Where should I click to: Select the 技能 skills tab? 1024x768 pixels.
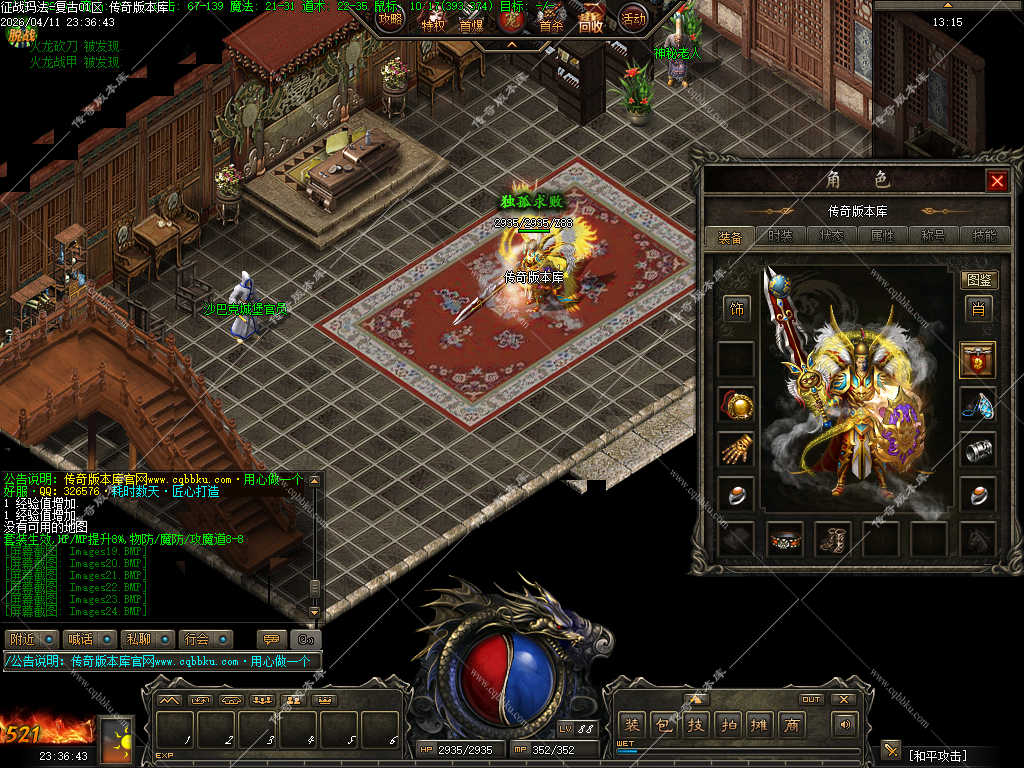pos(984,237)
